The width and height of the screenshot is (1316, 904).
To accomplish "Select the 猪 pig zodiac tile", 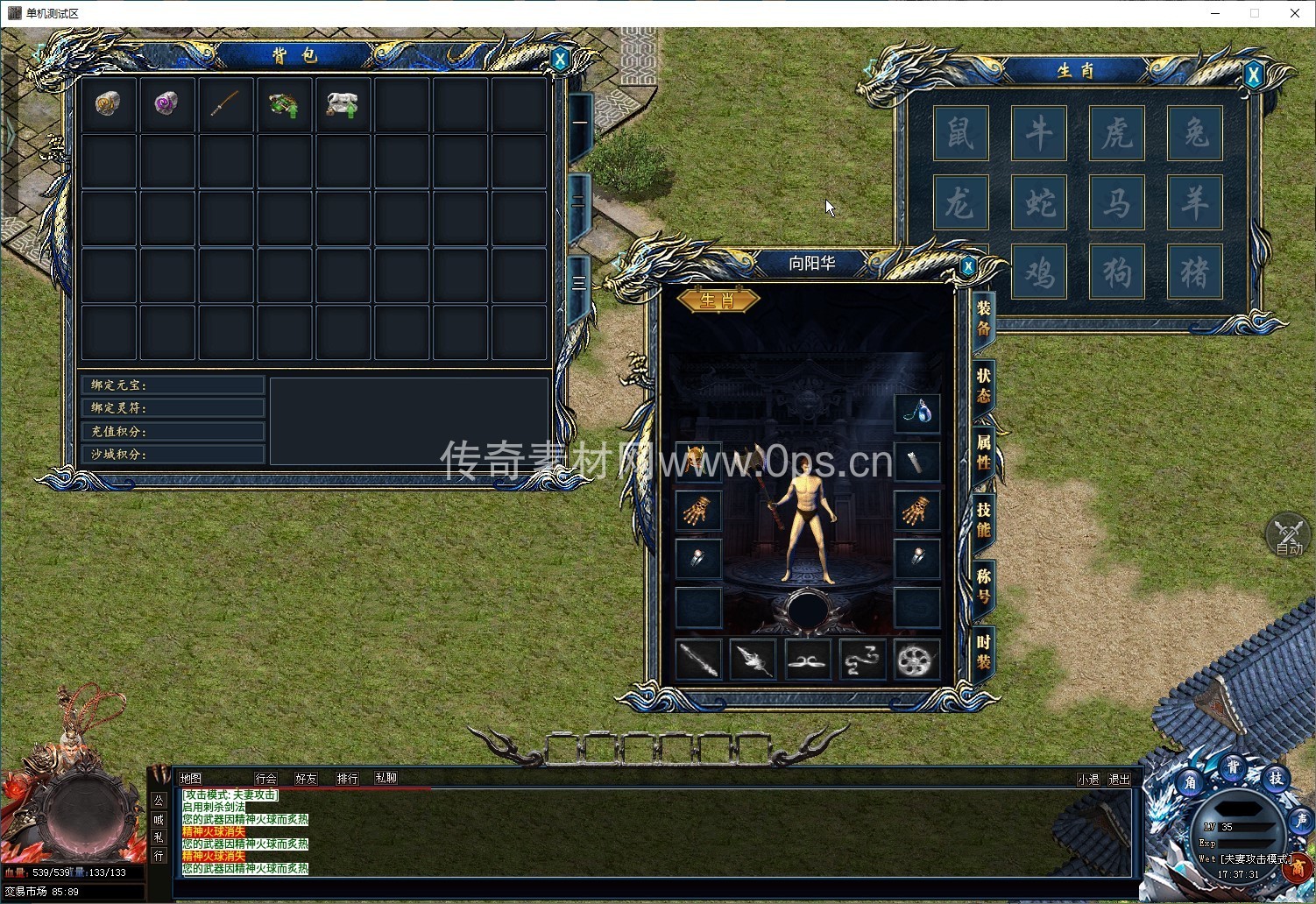I will click(x=1195, y=272).
